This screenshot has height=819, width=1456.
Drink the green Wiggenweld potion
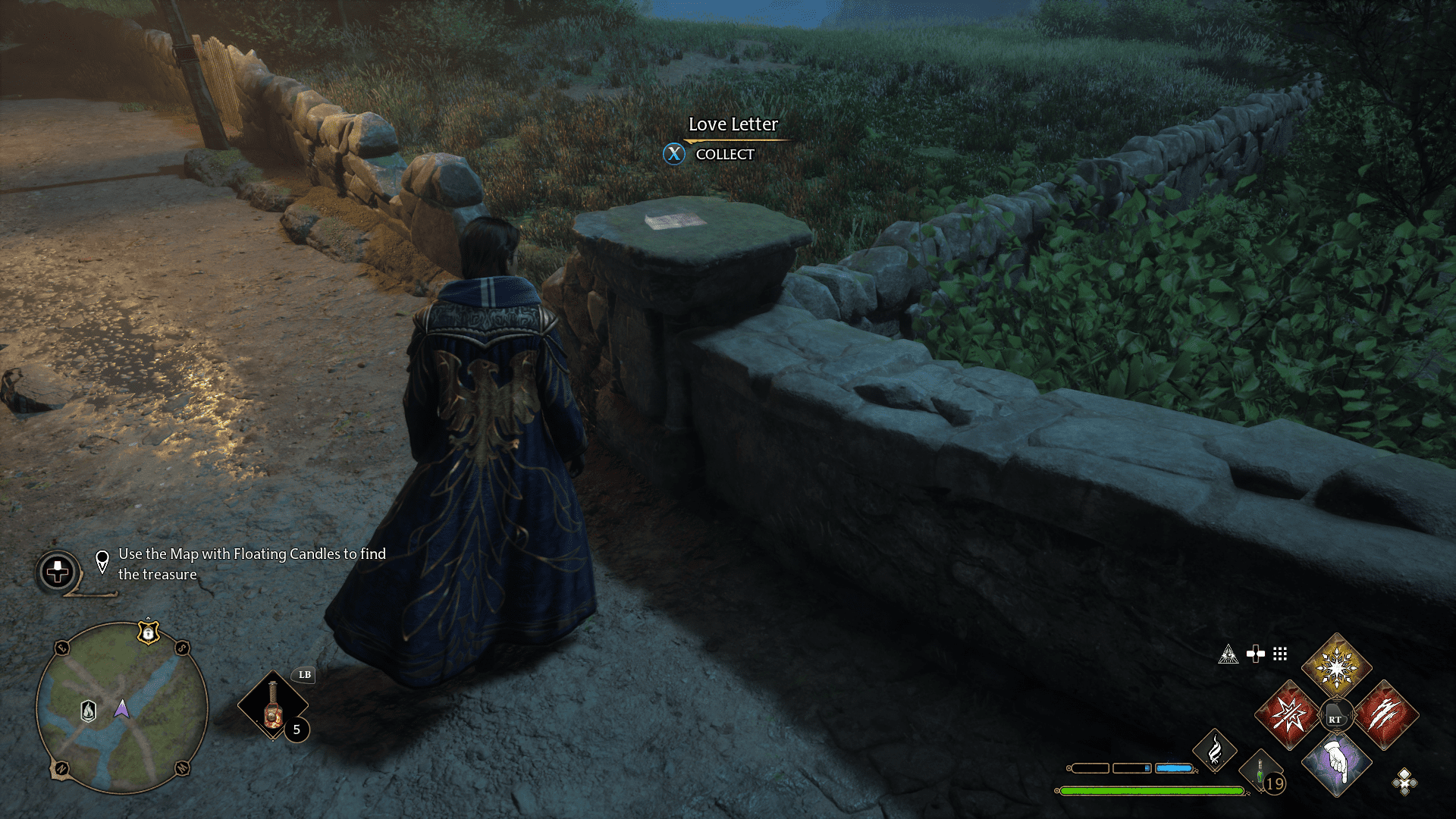[x=1261, y=775]
